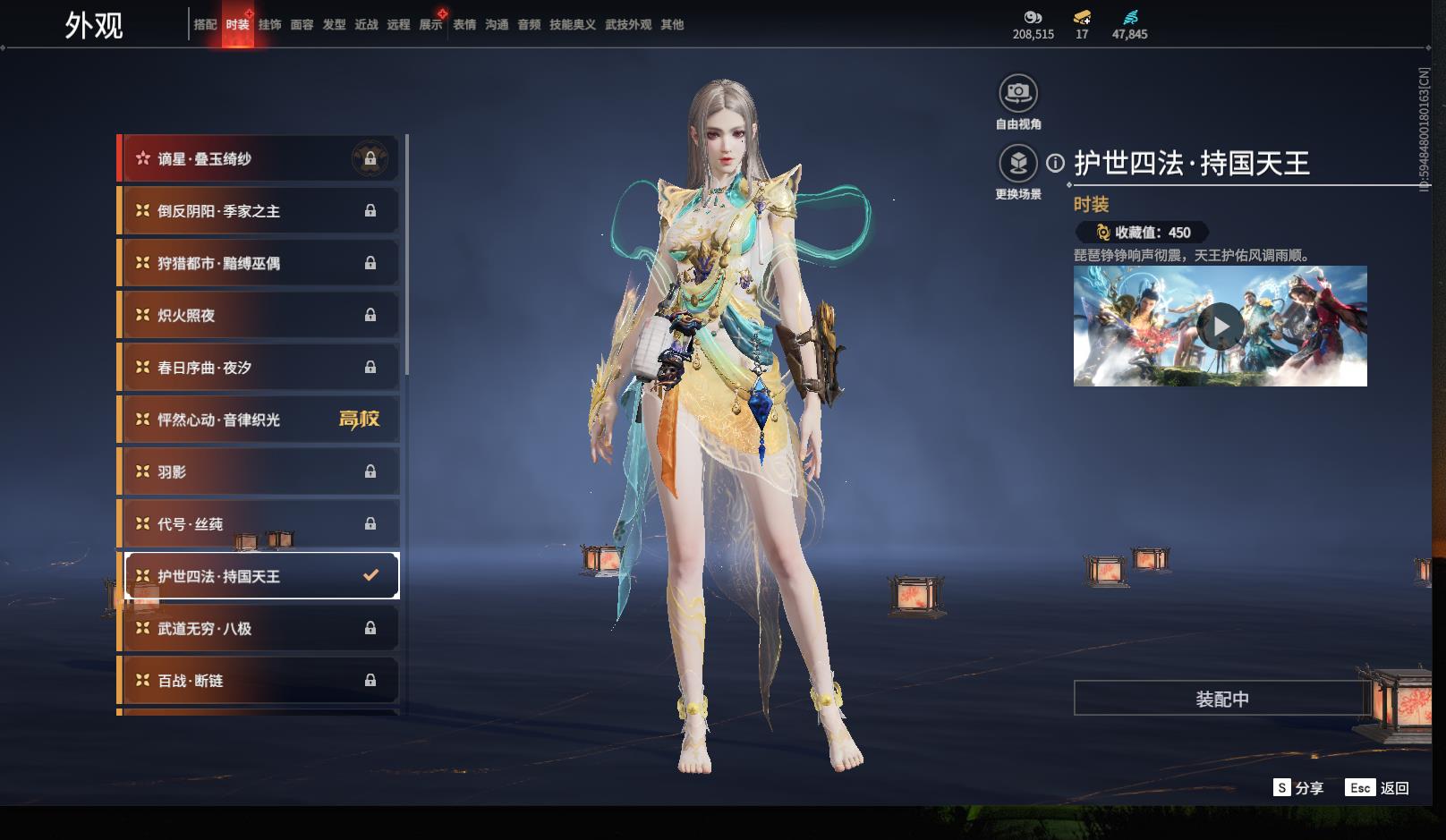Click the 分享 share button
Screen dimensions: 1446x840
coord(1298,788)
